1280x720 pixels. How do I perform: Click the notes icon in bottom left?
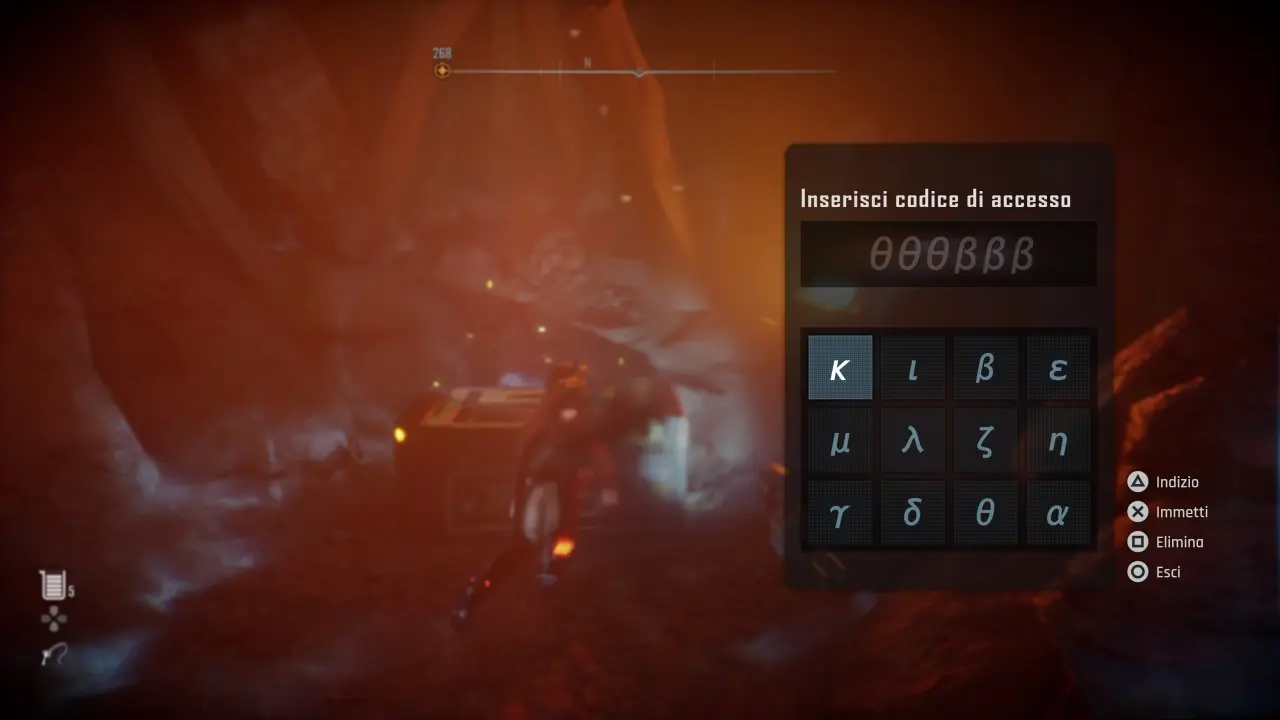(50, 588)
